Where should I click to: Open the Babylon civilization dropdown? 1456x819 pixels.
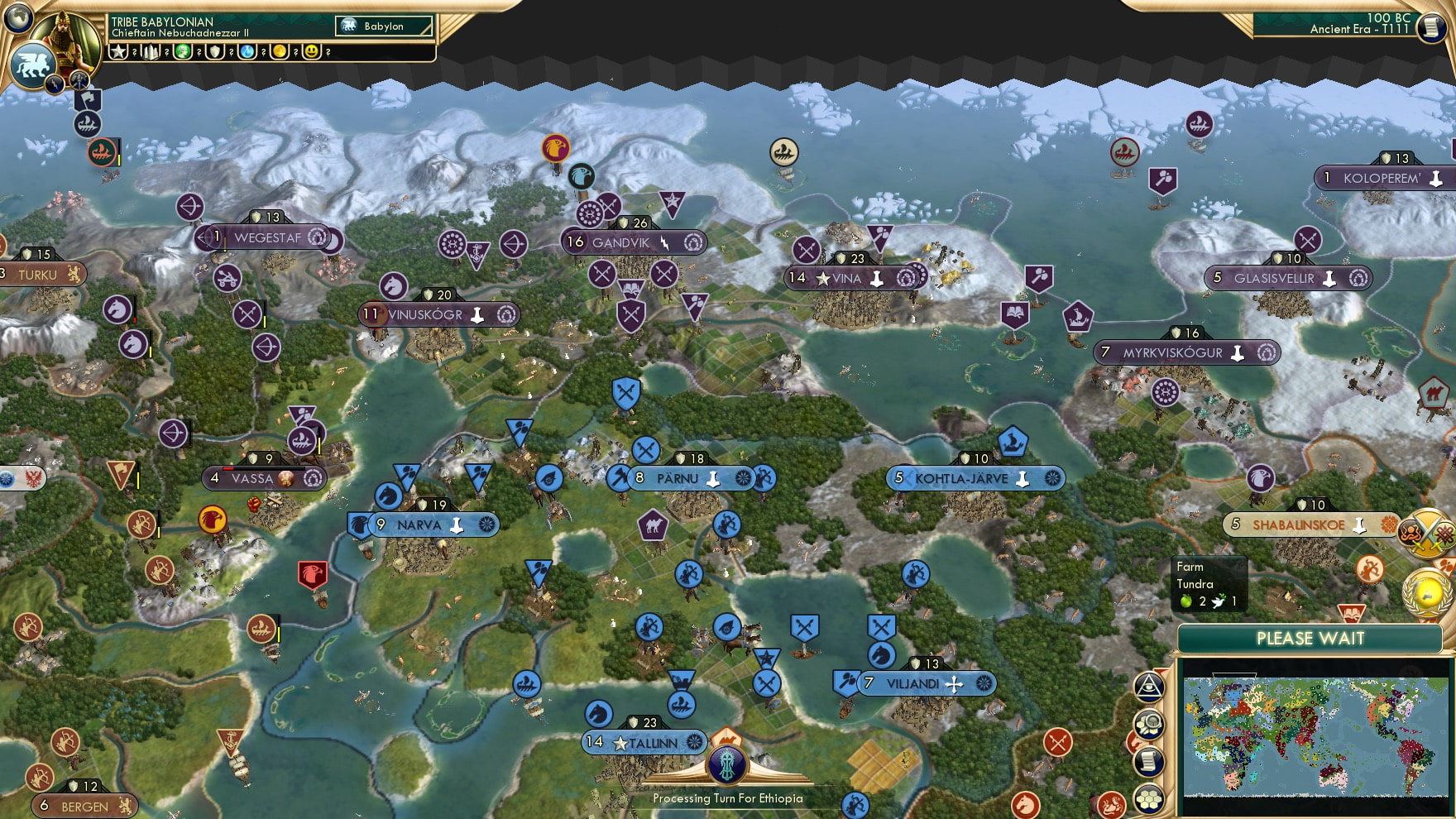point(384,26)
